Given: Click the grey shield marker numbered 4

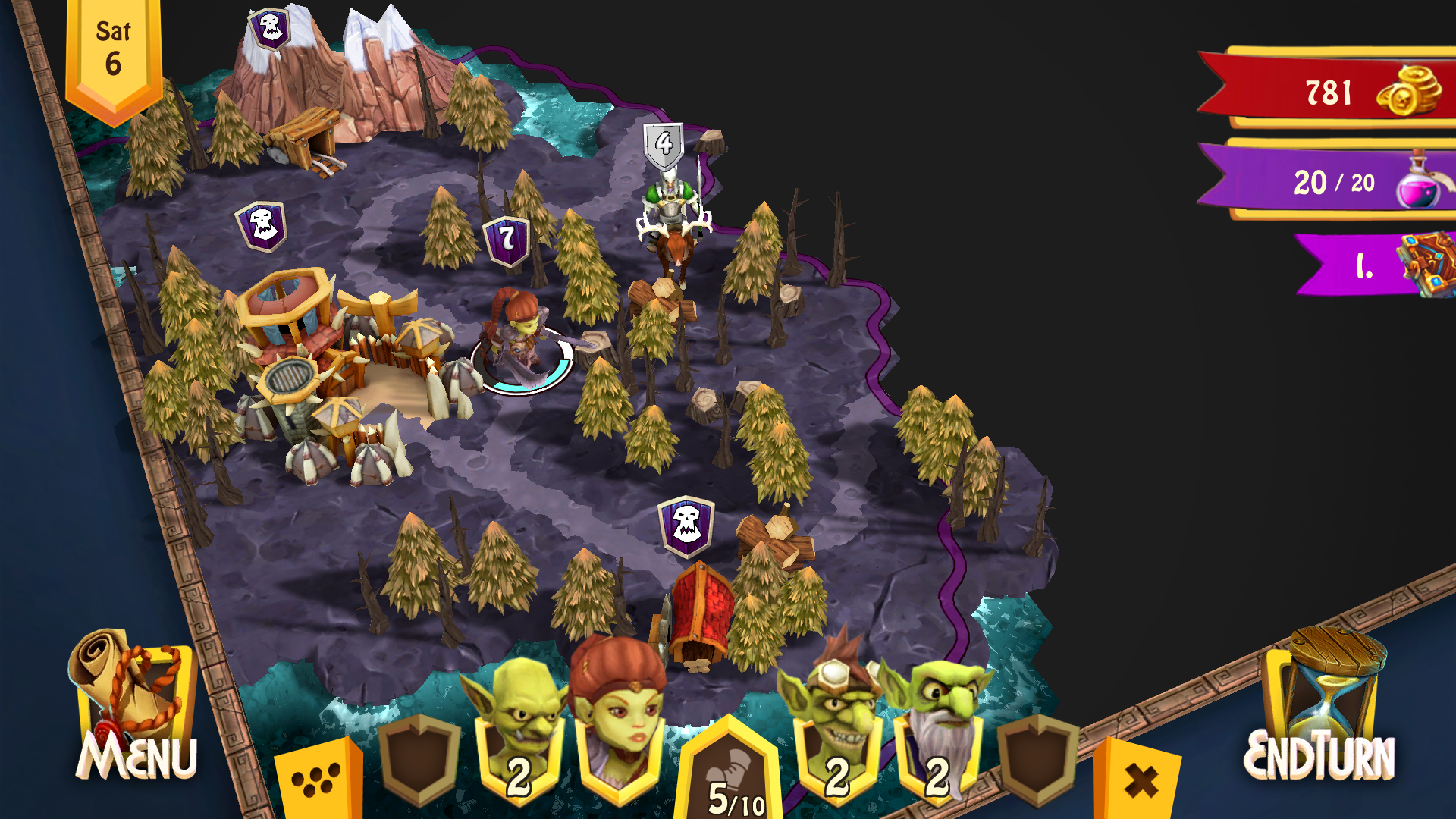Looking at the screenshot, I should 664,144.
